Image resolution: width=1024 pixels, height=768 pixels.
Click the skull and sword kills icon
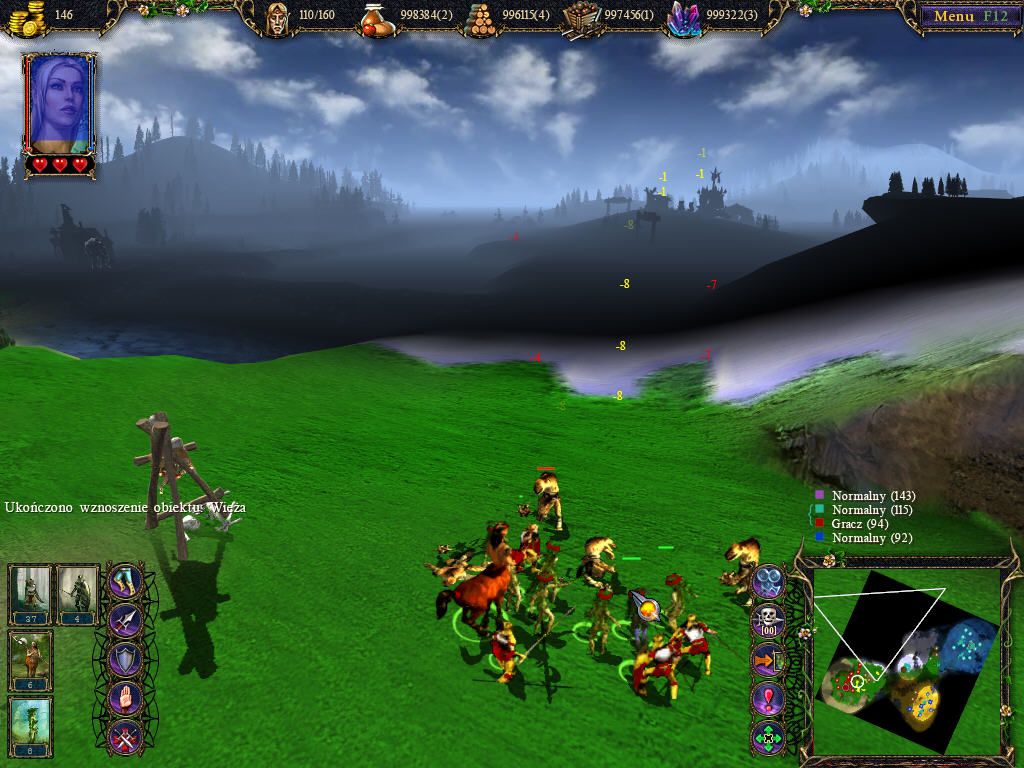point(768,619)
